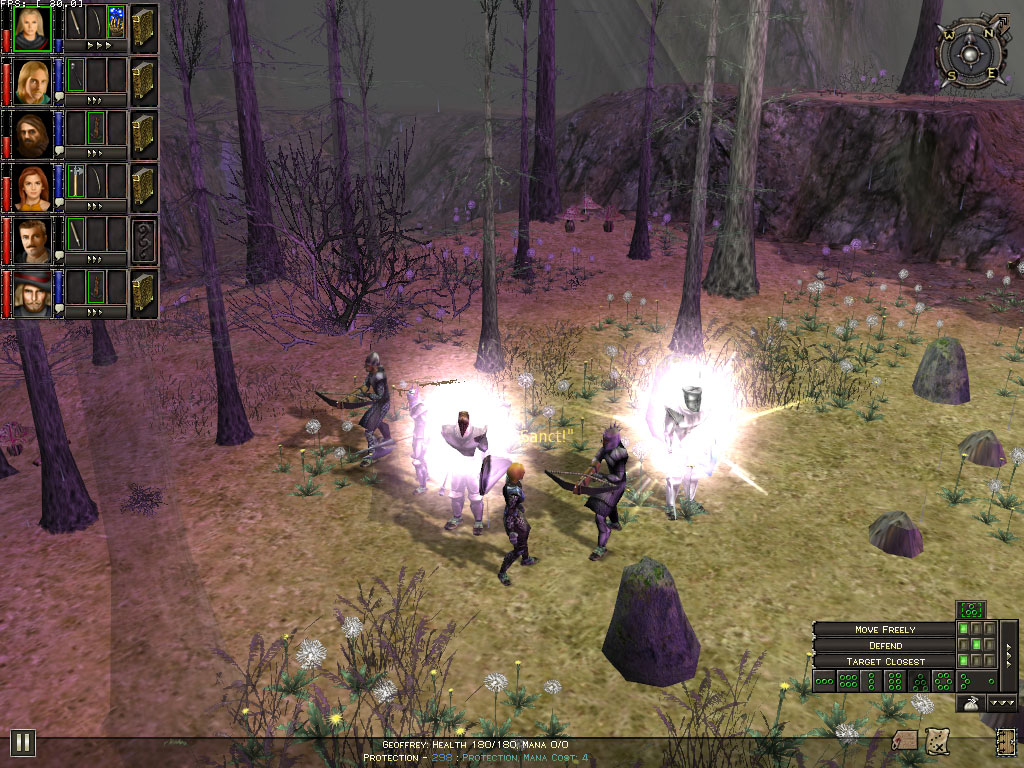
Task: Select the bearded brown-haired man's portrait
Action: coord(33,134)
